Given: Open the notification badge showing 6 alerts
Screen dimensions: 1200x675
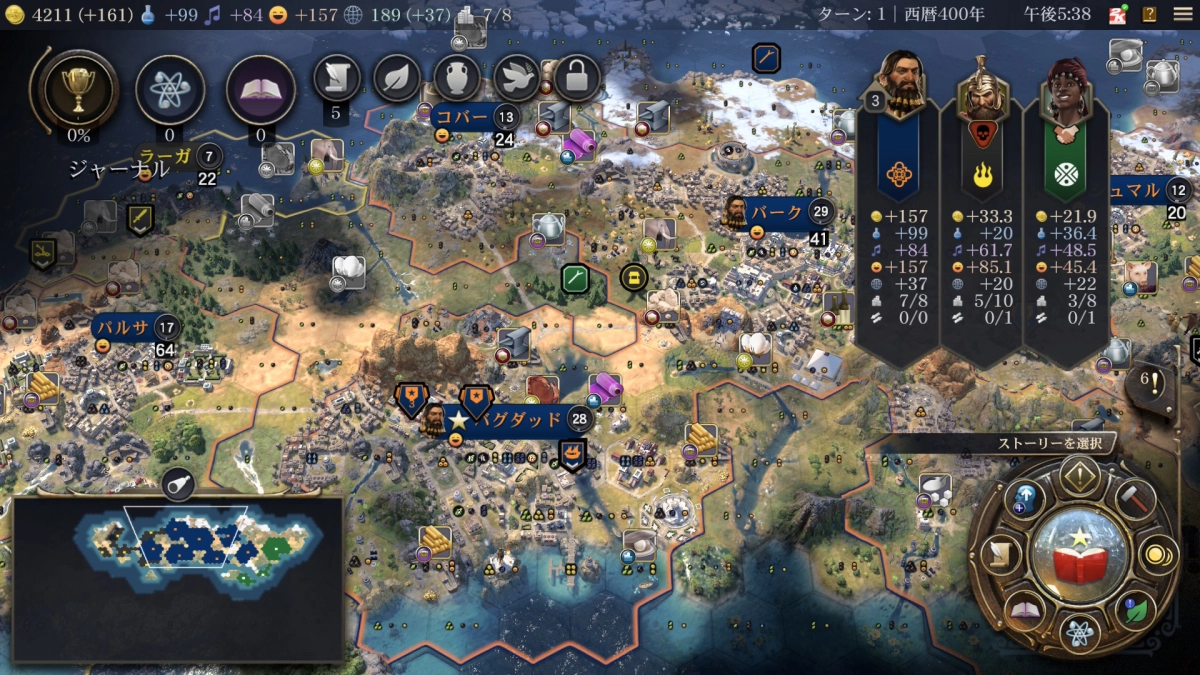Looking at the screenshot, I should (1150, 381).
